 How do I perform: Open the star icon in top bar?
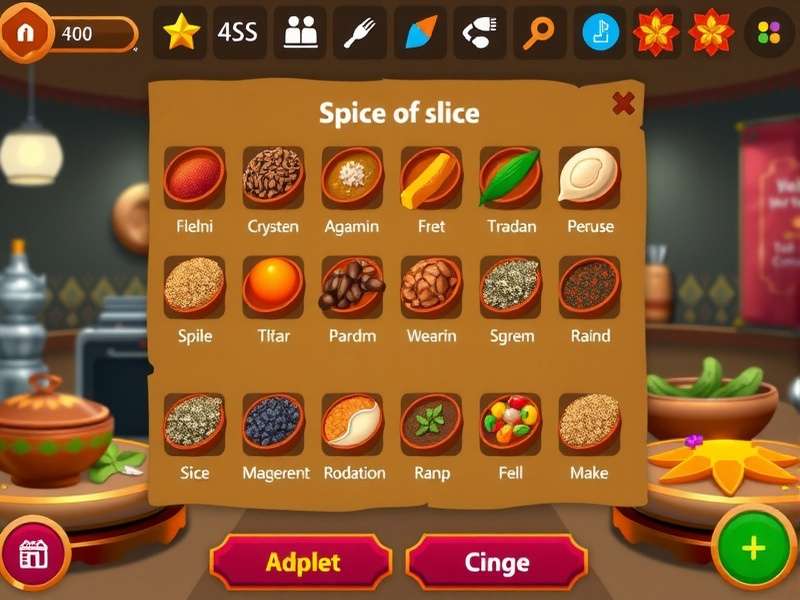(x=181, y=32)
